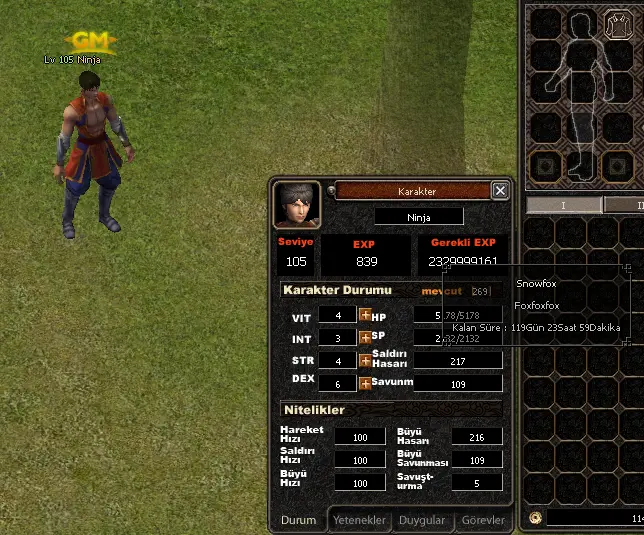This screenshot has width=644, height=535.
Task: Switch to inventory page I
Action: (562, 205)
